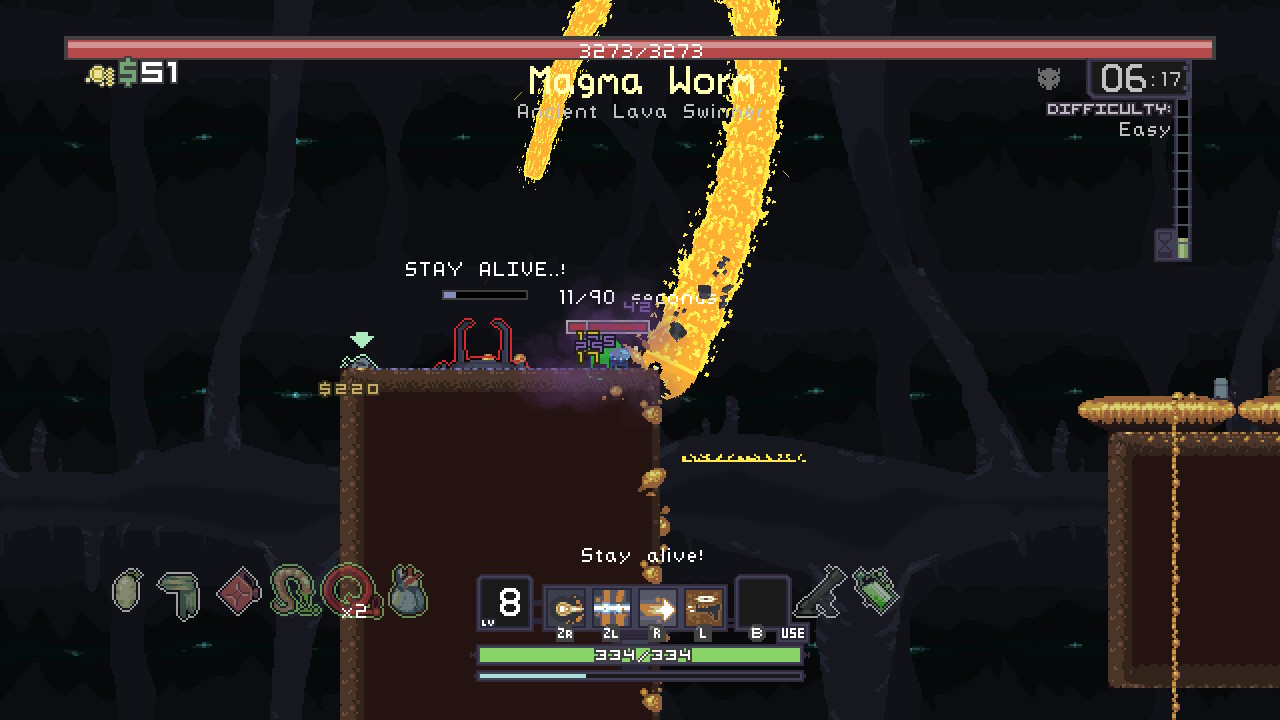Activate the blue beam secondary skill
This screenshot has height=720, width=1280.
click(612, 607)
